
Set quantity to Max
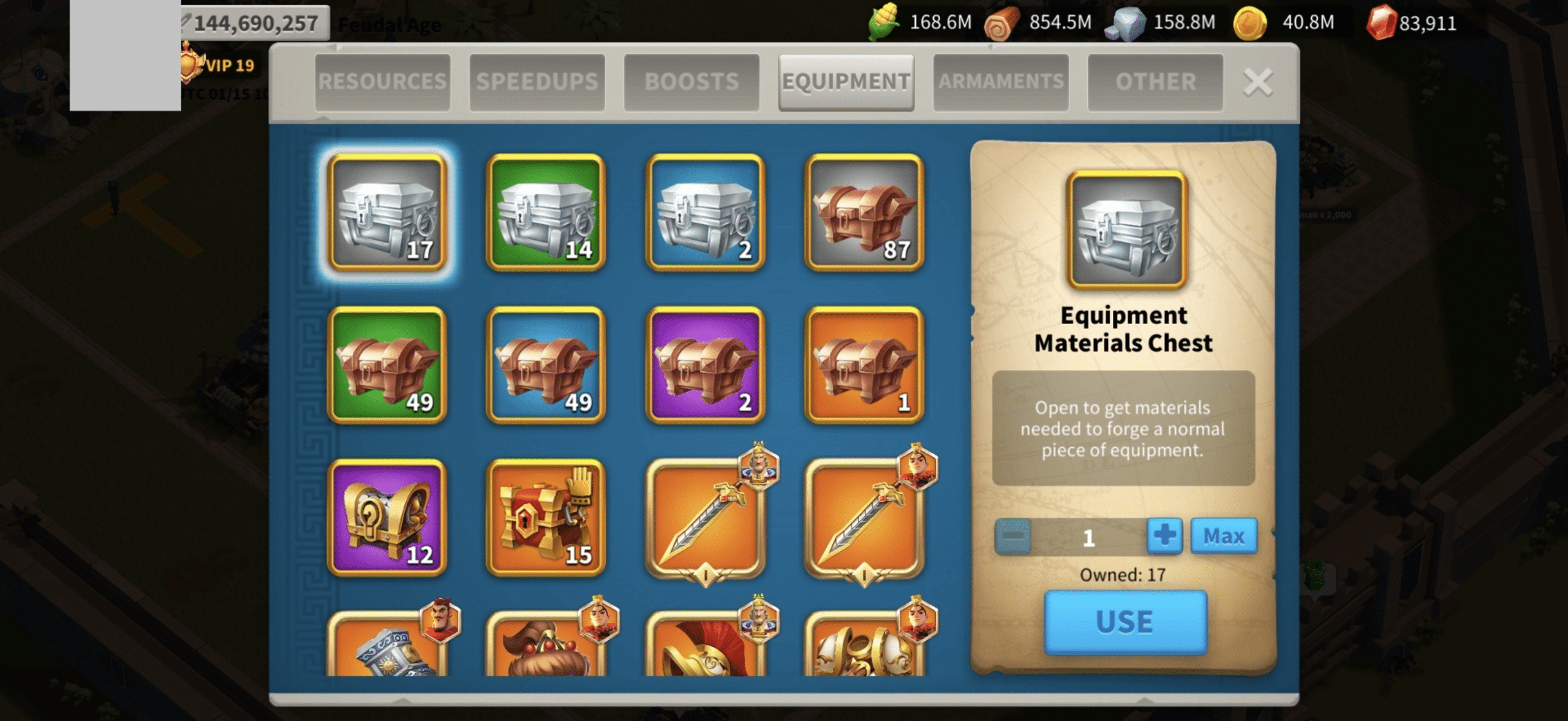pyautogui.click(x=1223, y=536)
